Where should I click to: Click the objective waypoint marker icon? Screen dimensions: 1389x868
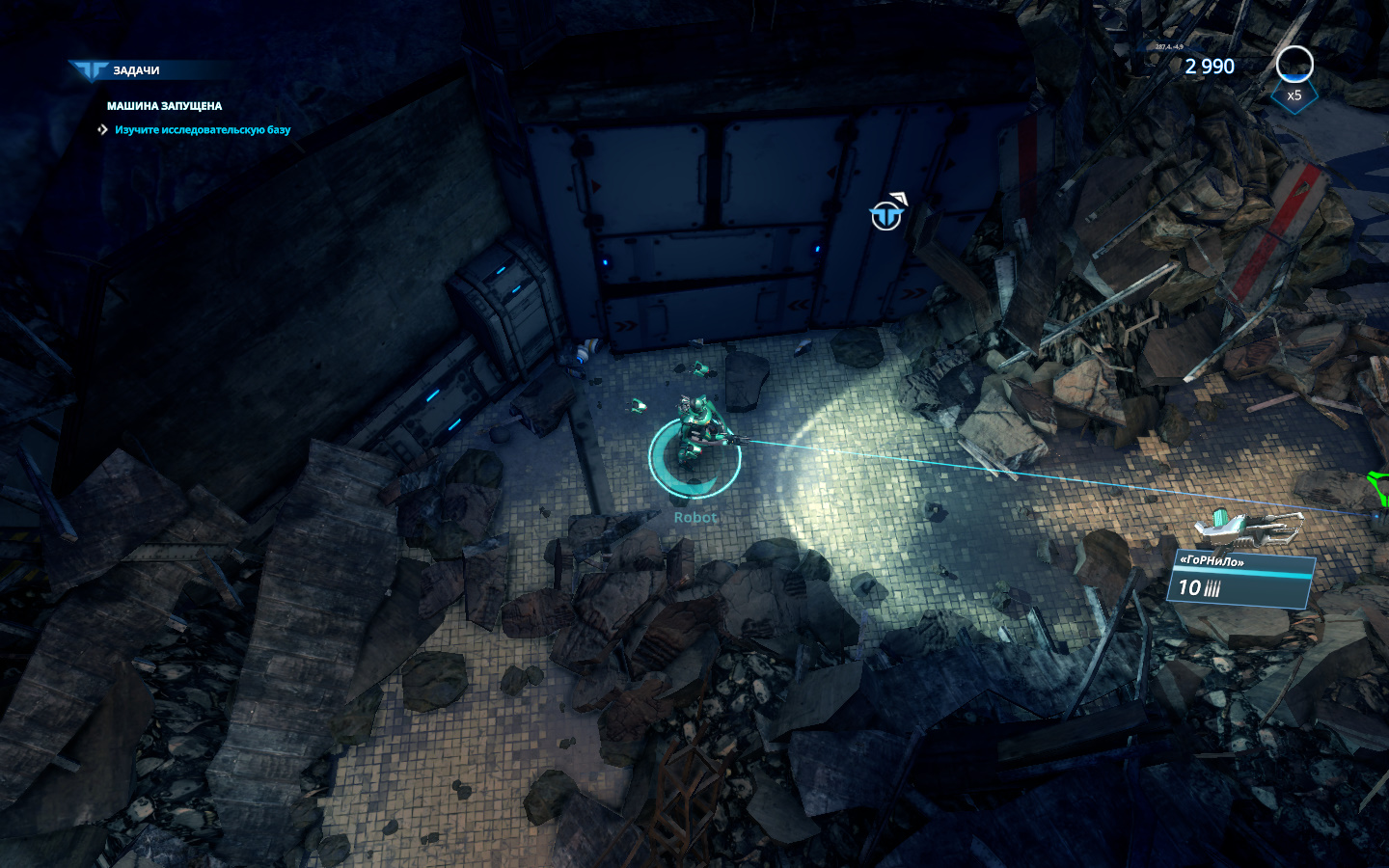pyautogui.click(x=886, y=216)
